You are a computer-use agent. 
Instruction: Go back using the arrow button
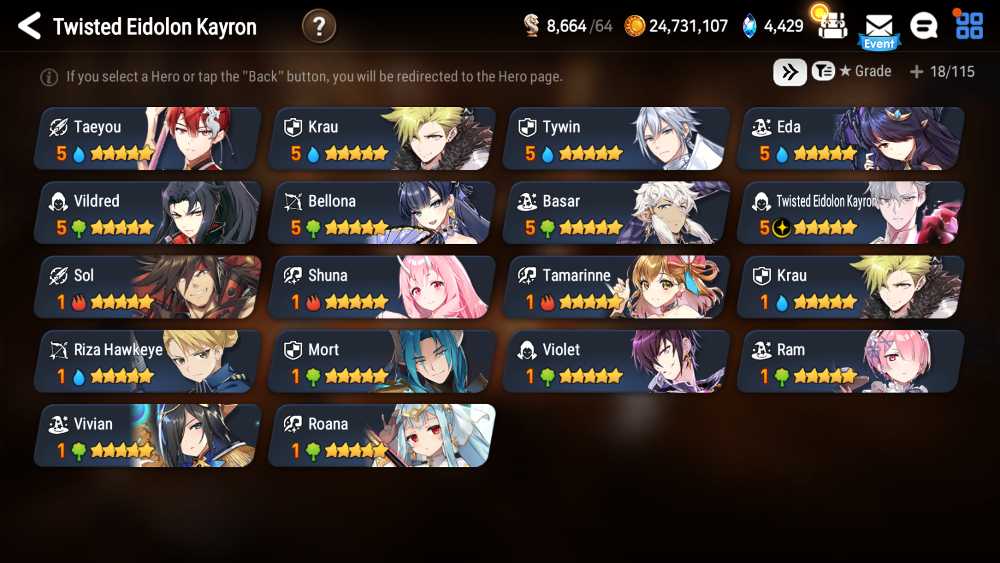coord(29,26)
